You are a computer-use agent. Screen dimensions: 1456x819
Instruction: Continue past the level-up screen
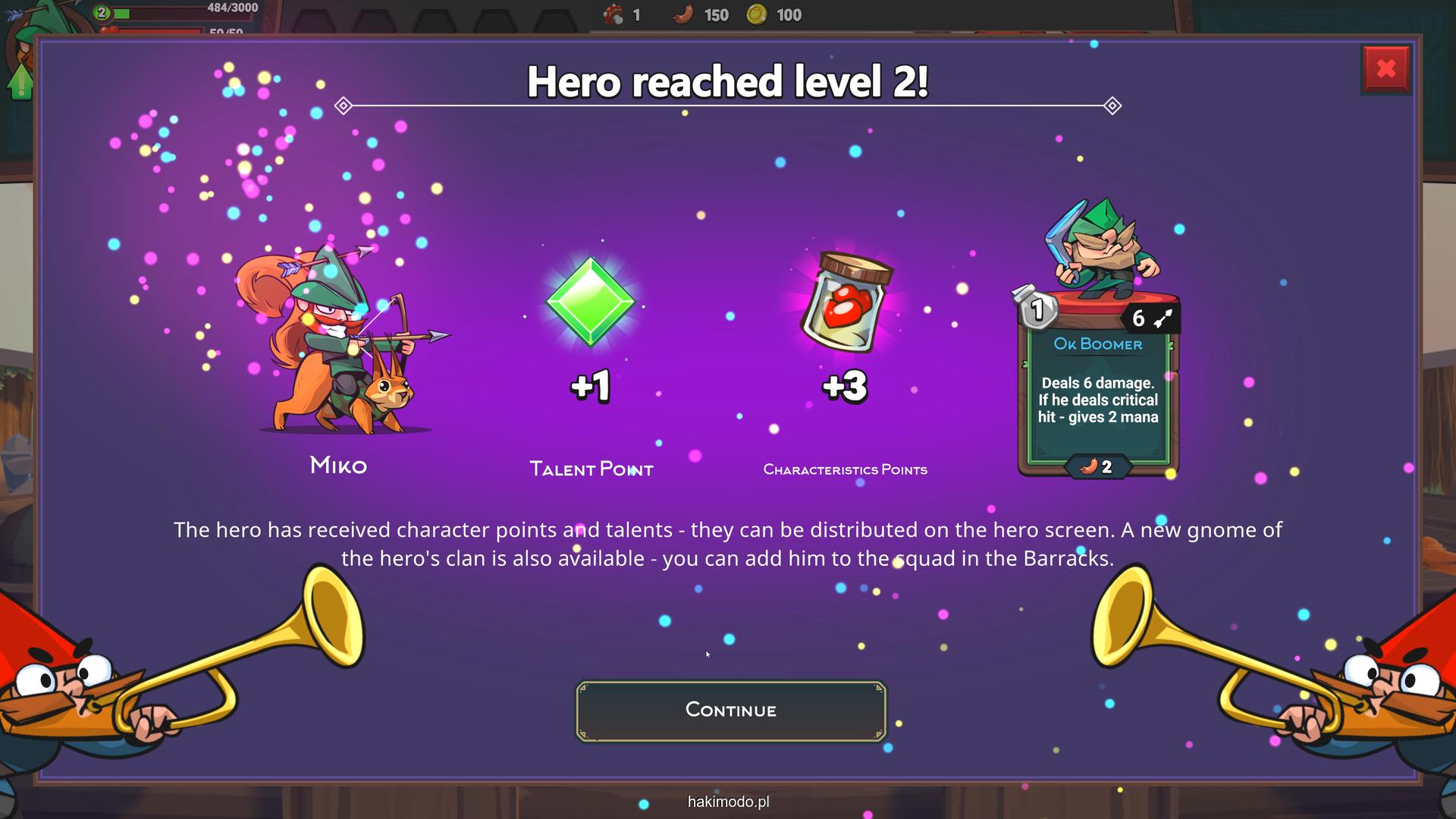pos(730,711)
